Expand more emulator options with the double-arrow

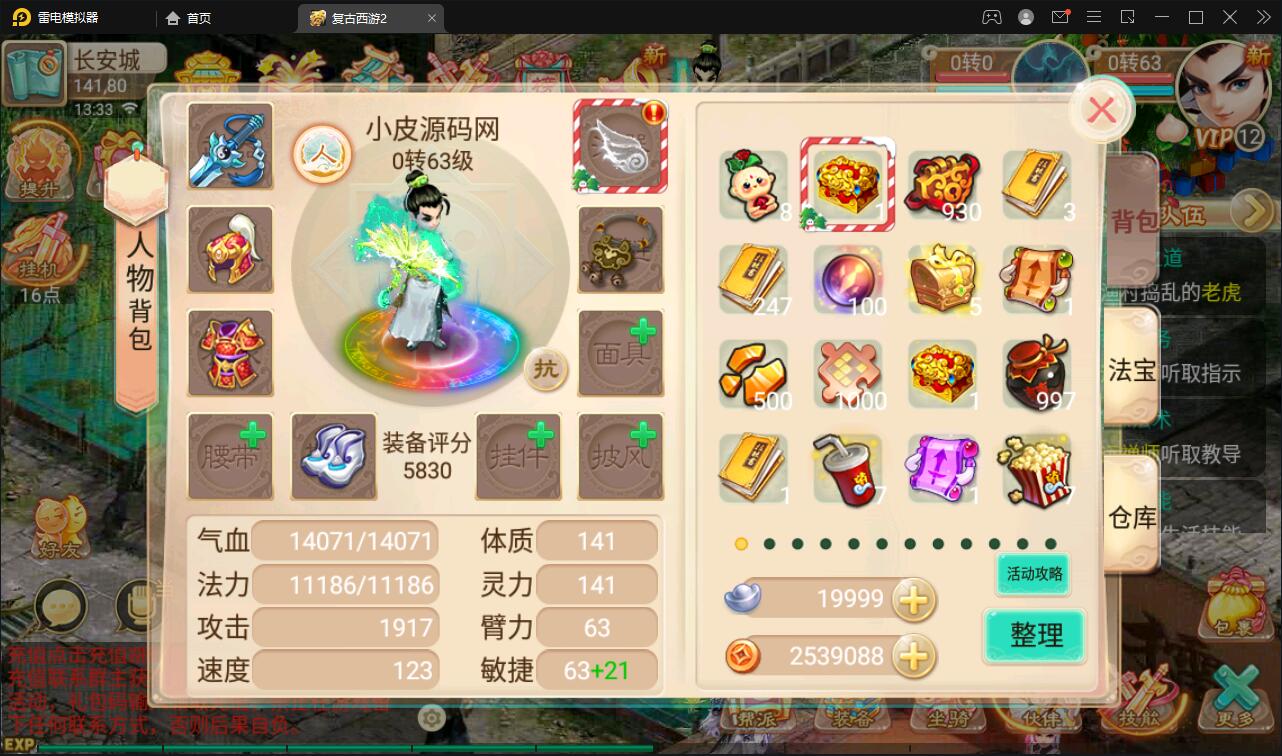(1262, 17)
